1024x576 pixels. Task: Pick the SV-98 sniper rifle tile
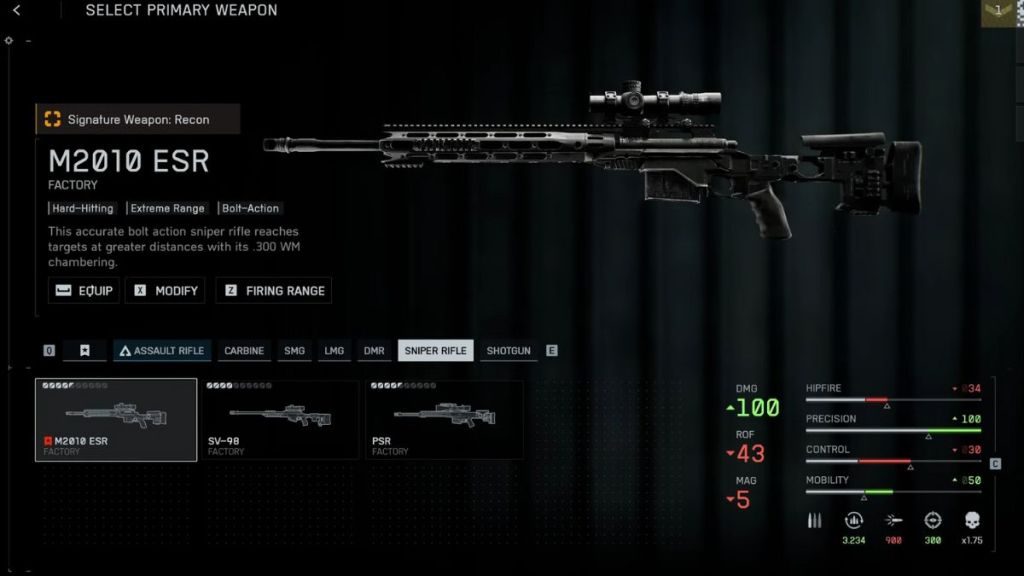(280, 420)
